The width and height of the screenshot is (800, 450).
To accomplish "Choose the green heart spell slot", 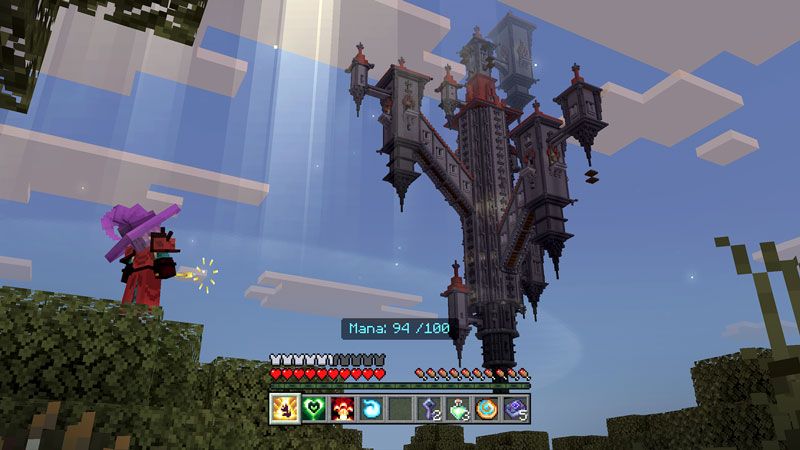I will [314, 409].
